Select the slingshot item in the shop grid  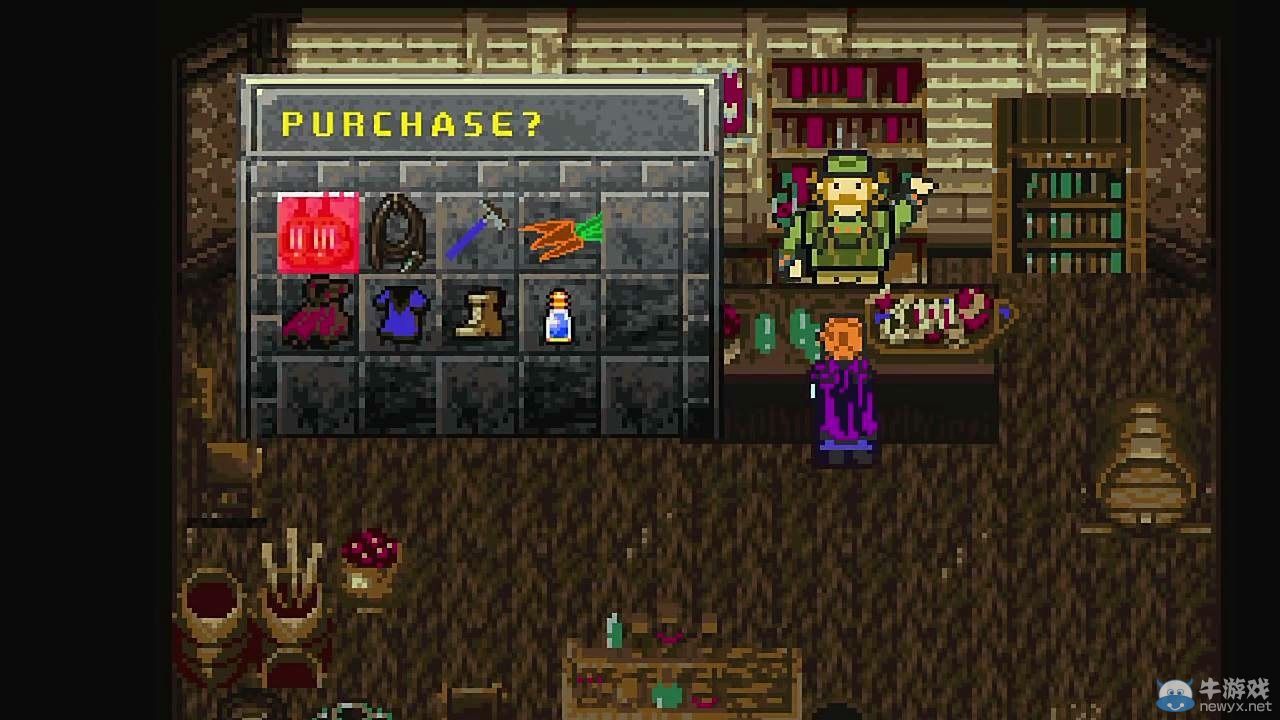(x=399, y=228)
